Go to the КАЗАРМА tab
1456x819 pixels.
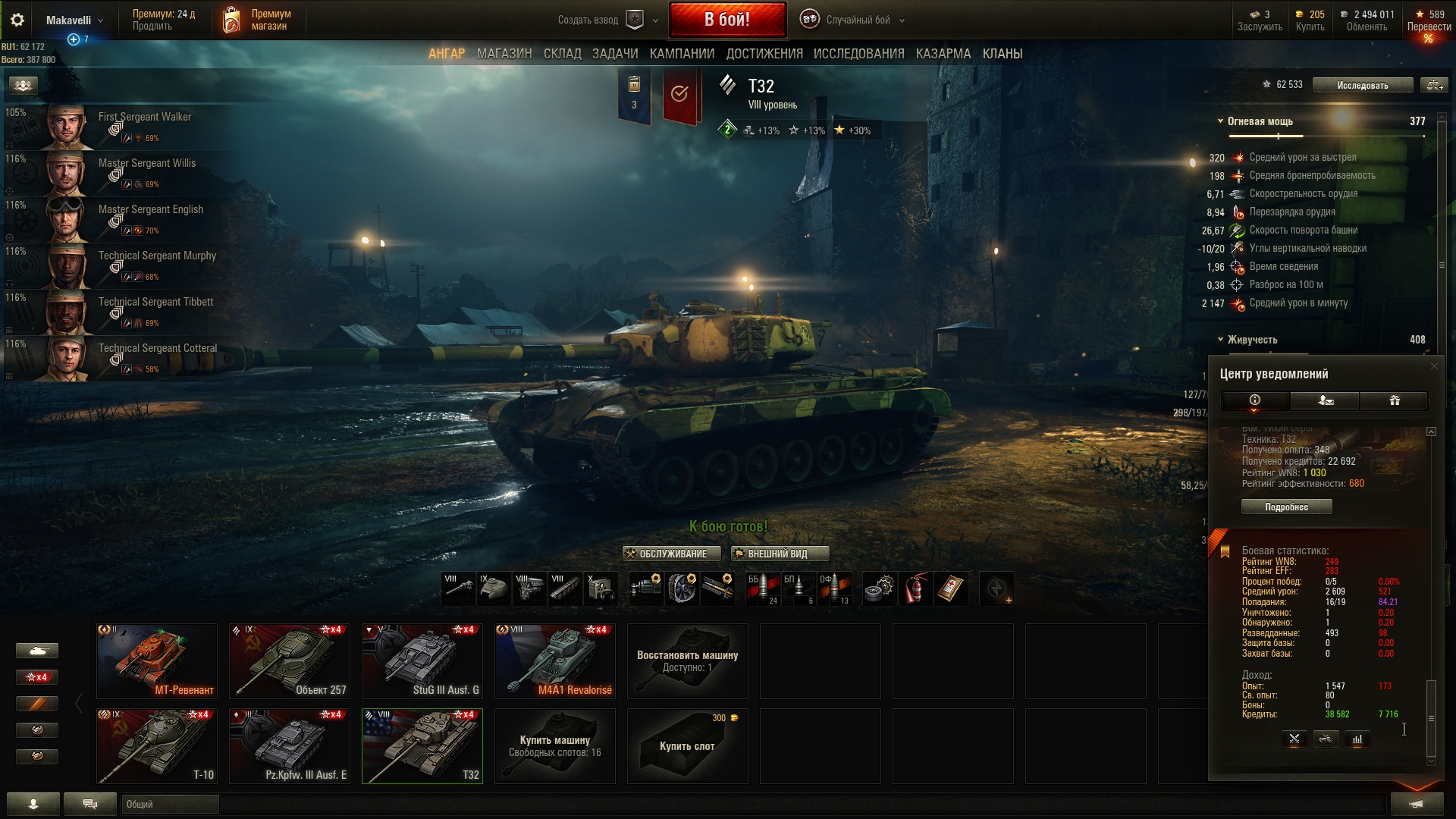[943, 54]
